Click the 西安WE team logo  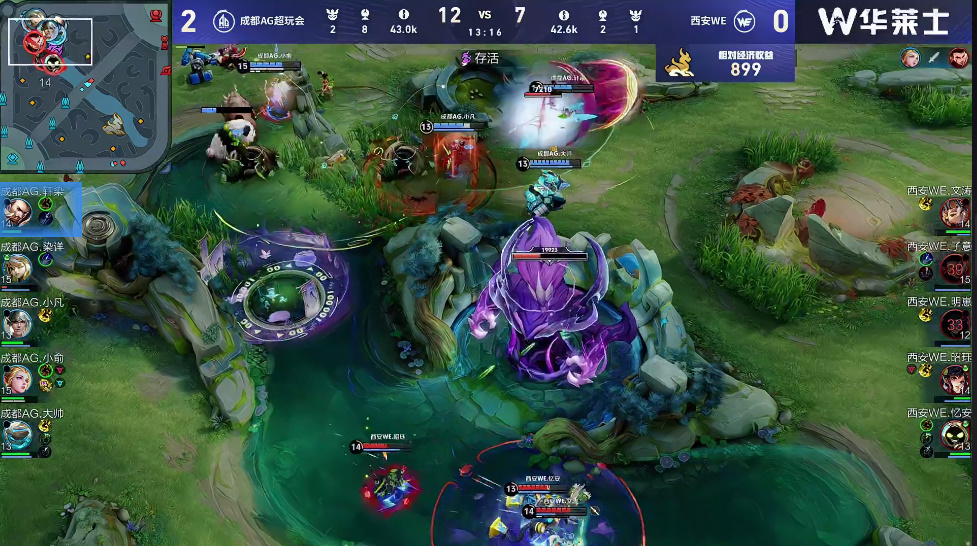(745, 21)
